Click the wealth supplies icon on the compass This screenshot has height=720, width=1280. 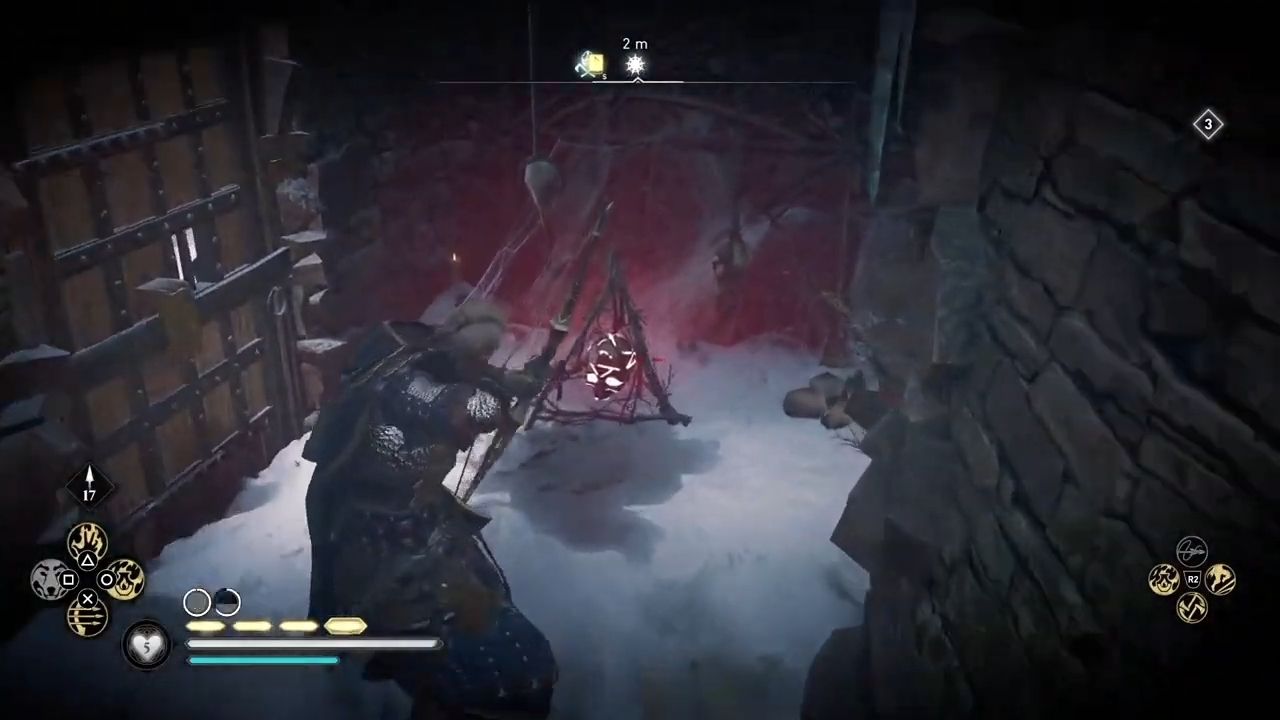pos(590,64)
